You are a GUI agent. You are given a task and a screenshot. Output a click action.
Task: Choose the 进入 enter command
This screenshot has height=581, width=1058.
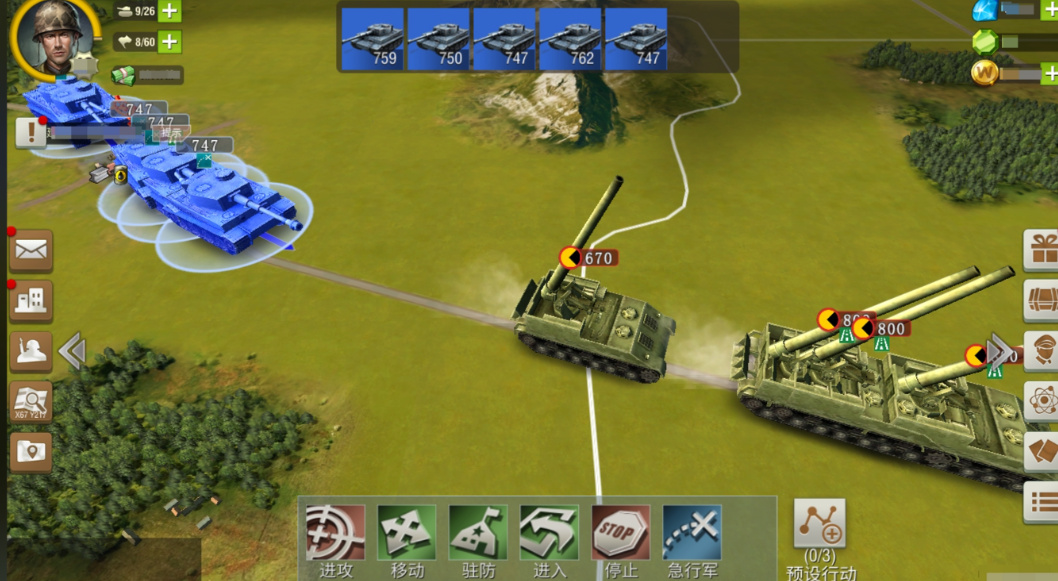(x=549, y=533)
